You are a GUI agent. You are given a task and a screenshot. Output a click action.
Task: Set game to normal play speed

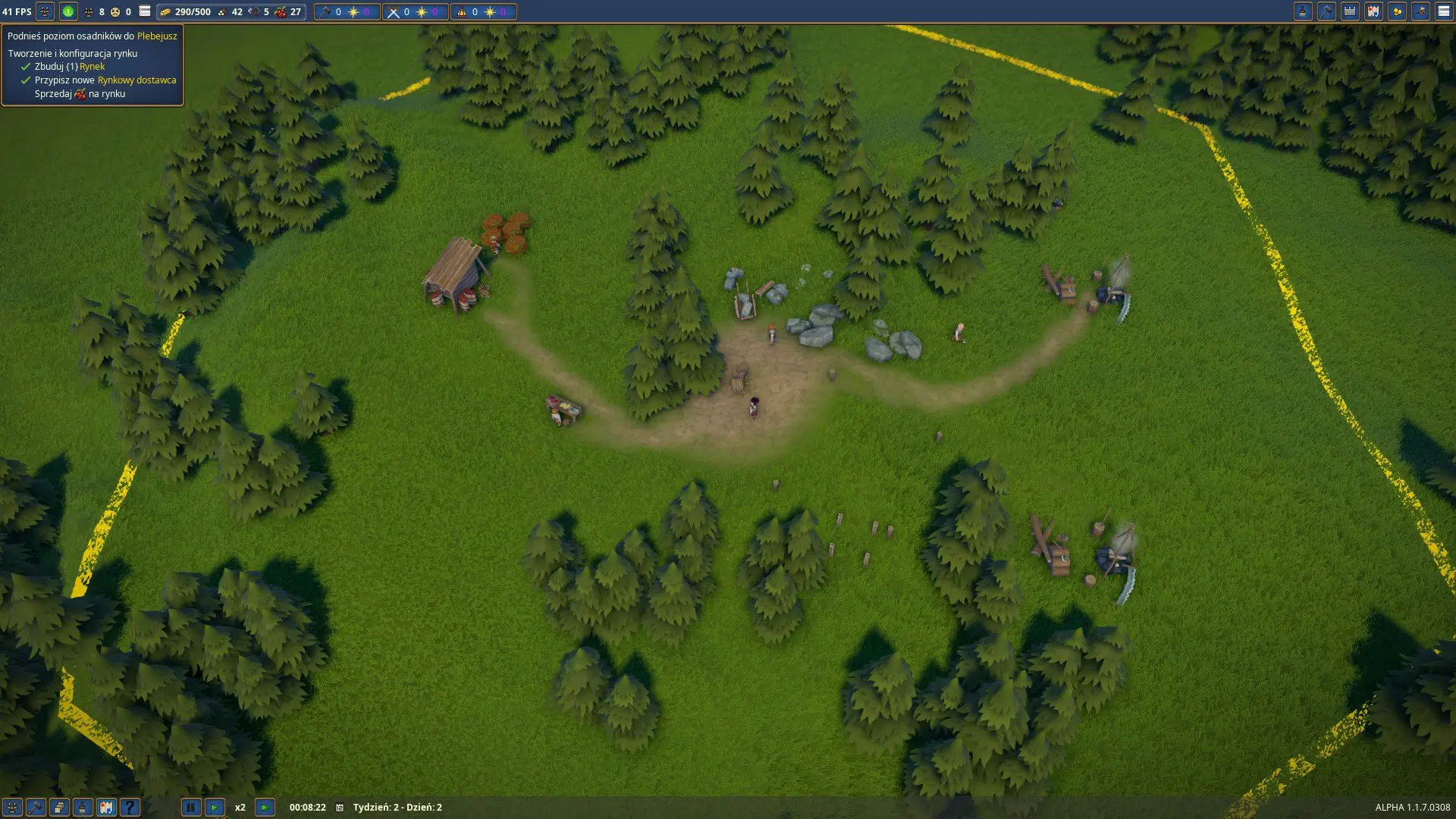[215, 808]
